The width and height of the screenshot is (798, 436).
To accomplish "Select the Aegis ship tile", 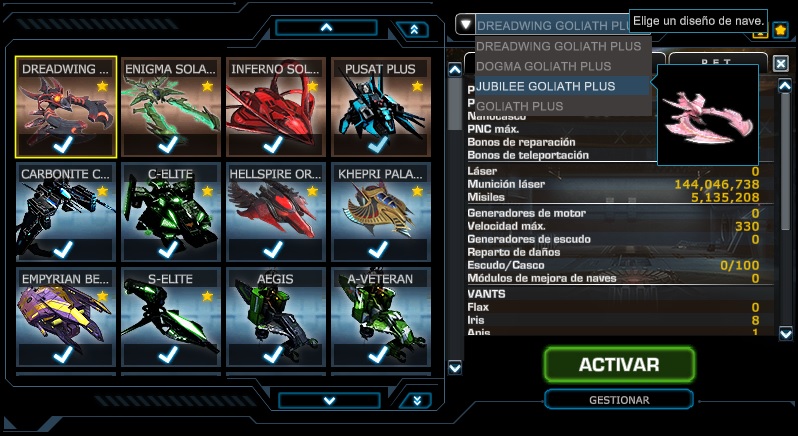I will click(x=275, y=317).
